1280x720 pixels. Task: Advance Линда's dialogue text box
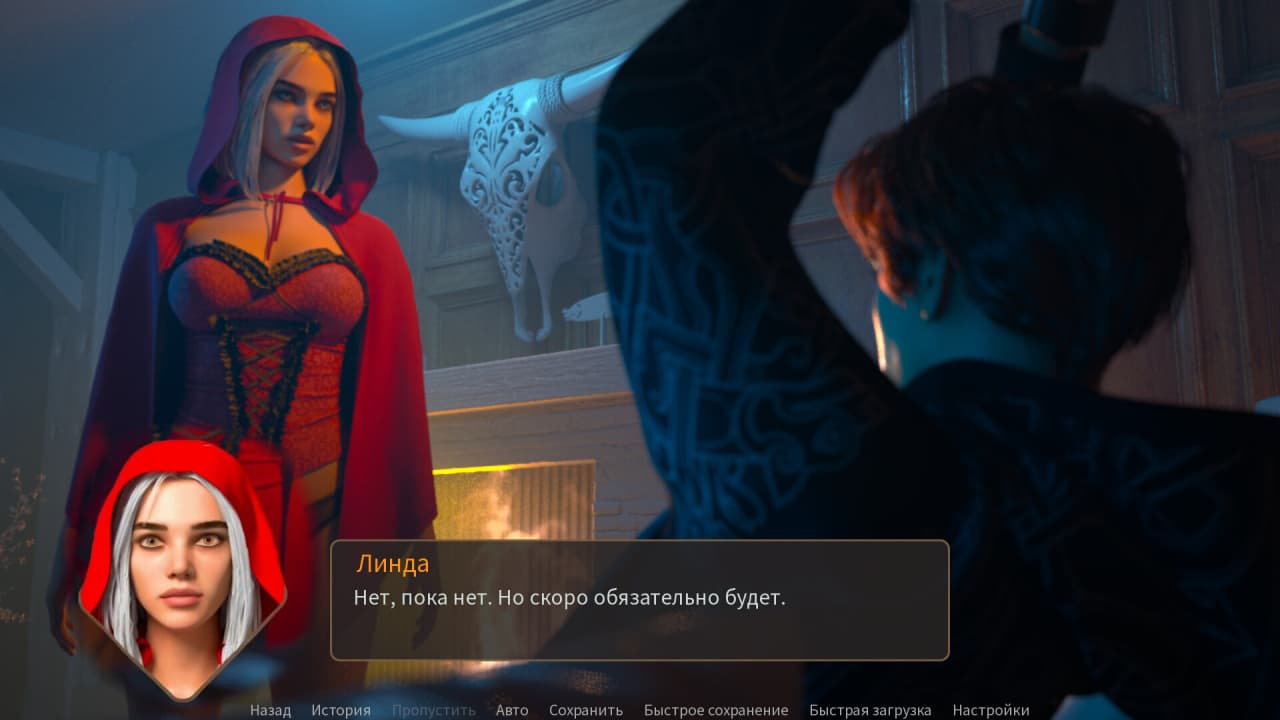pyautogui.click(x=640, y=600)
